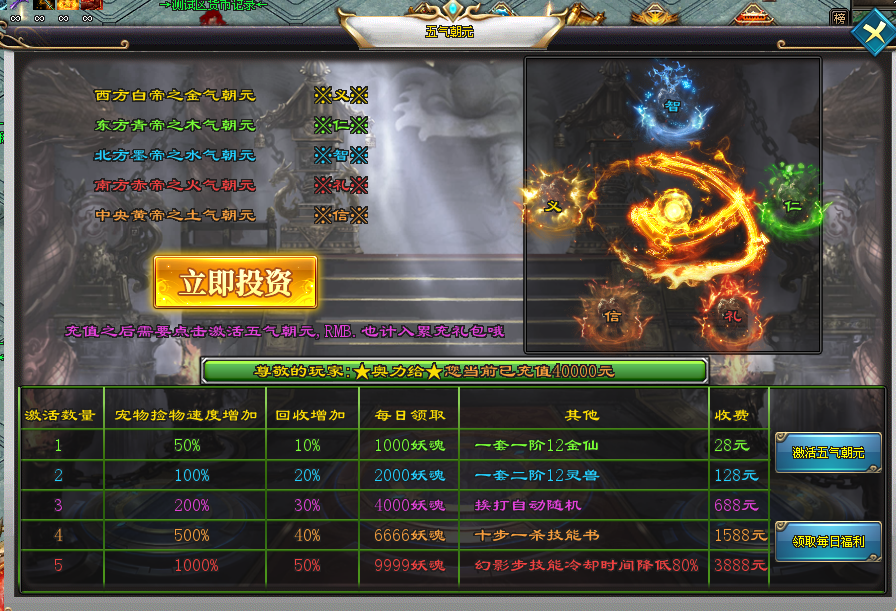Claim daily rewards with 领取每日福利
This screenshot has height=611, width=896.
828,541
